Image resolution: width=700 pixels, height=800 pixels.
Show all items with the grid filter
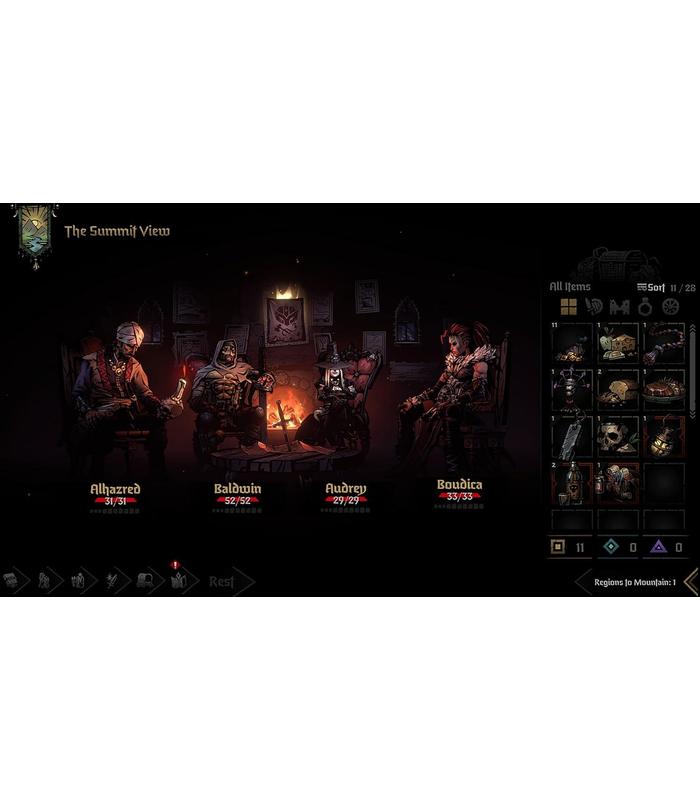(x=568, y=307)
